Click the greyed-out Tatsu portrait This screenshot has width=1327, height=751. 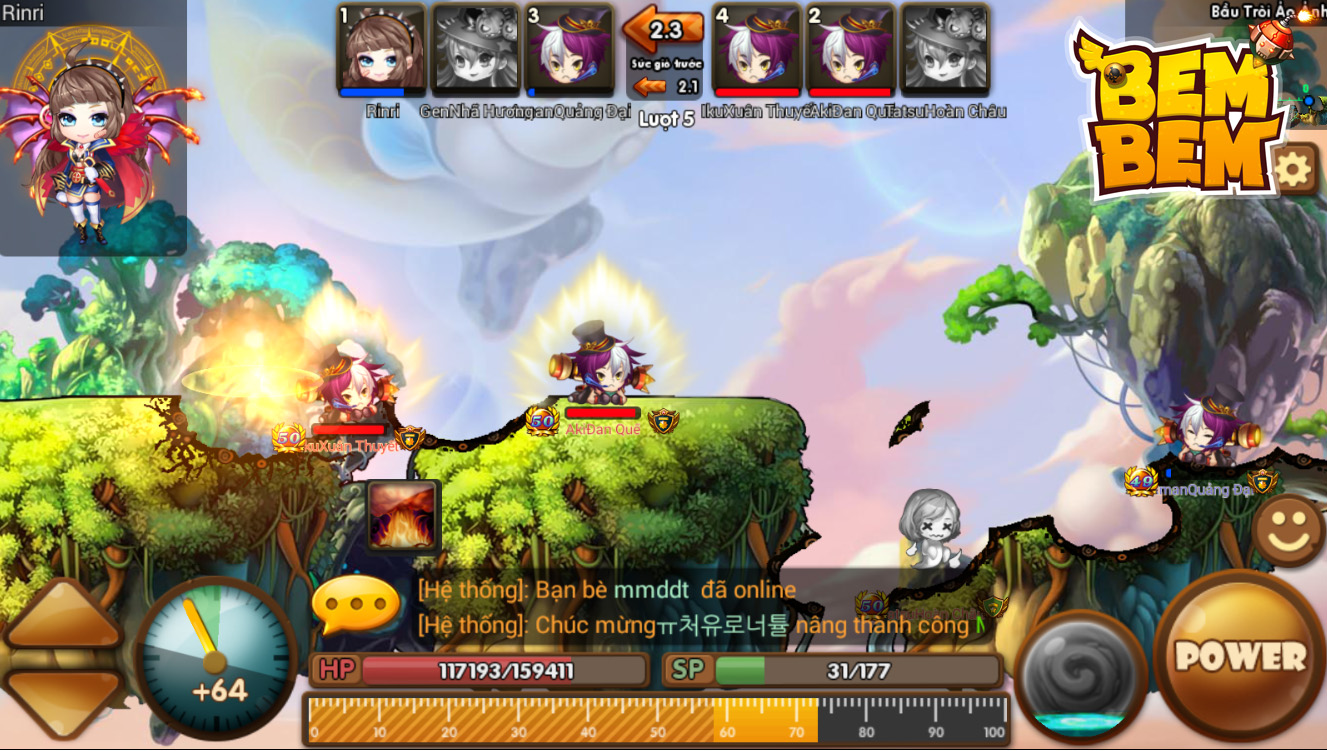pyautogui.click(x=945, y=50)
